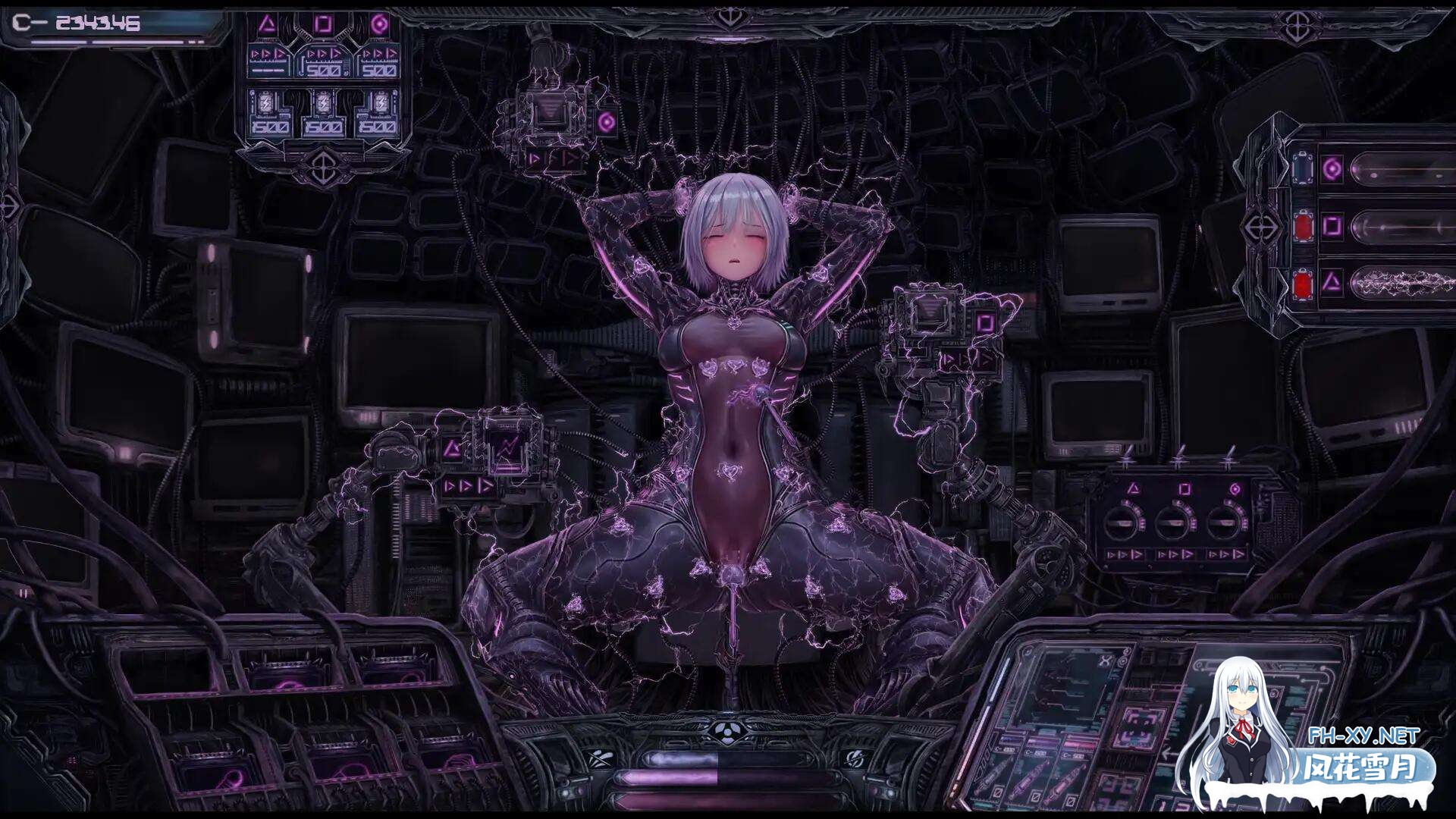Image resolution: width=1456 pixels, height=819 pixels.
Task: Turn the square dial on the knob panel
Action: click(1170, 522)
